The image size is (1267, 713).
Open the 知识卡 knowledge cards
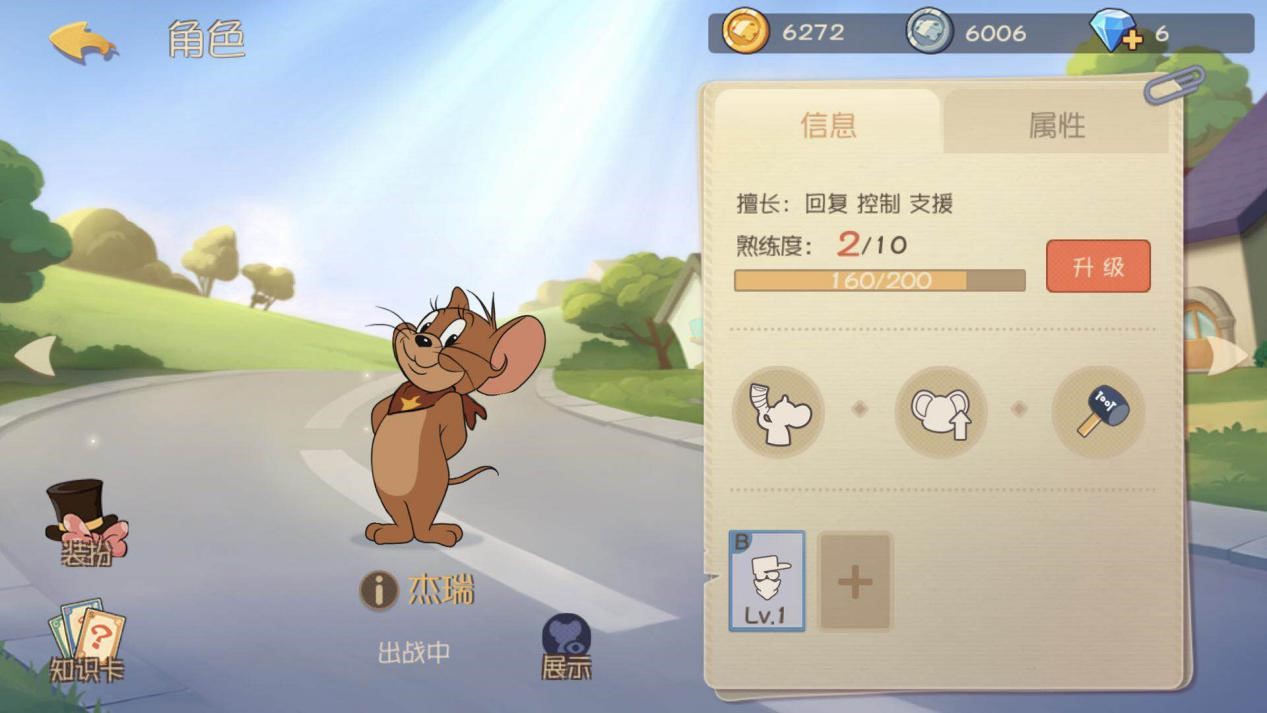(86, 642)
